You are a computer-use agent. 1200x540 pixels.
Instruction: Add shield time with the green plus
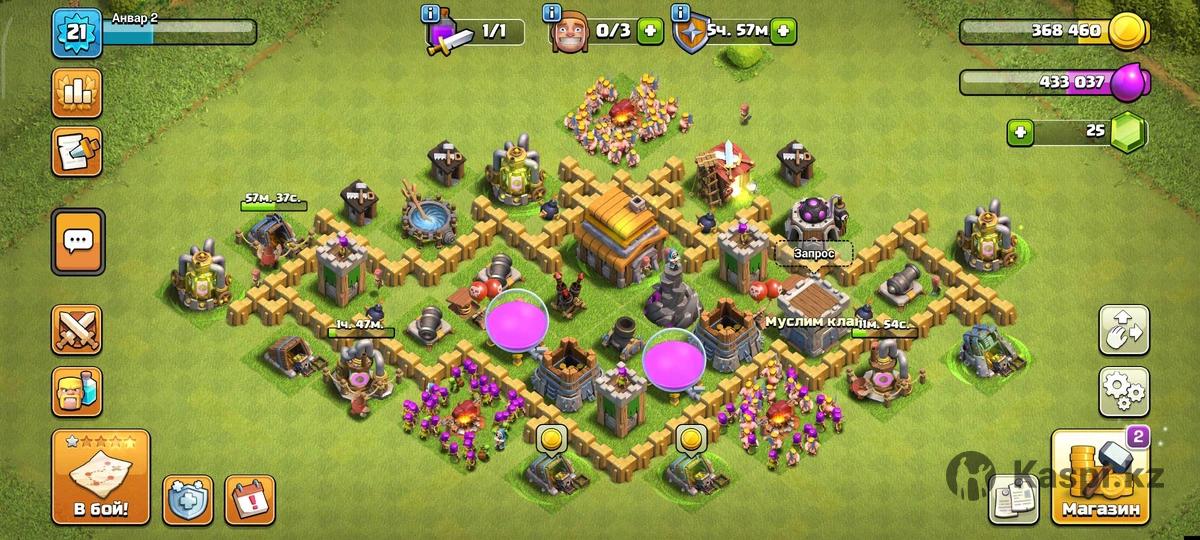click(783, 31)
